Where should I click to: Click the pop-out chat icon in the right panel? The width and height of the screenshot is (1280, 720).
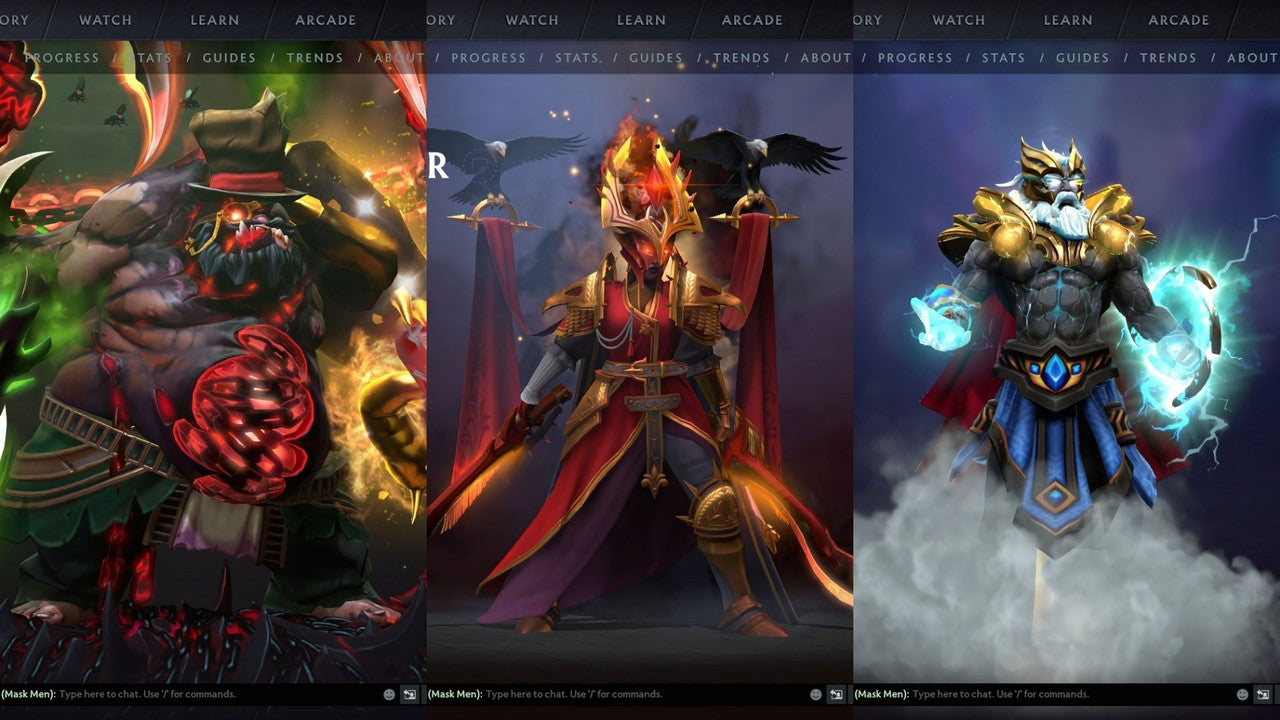pyautogui.click(x=1262, y=693)
